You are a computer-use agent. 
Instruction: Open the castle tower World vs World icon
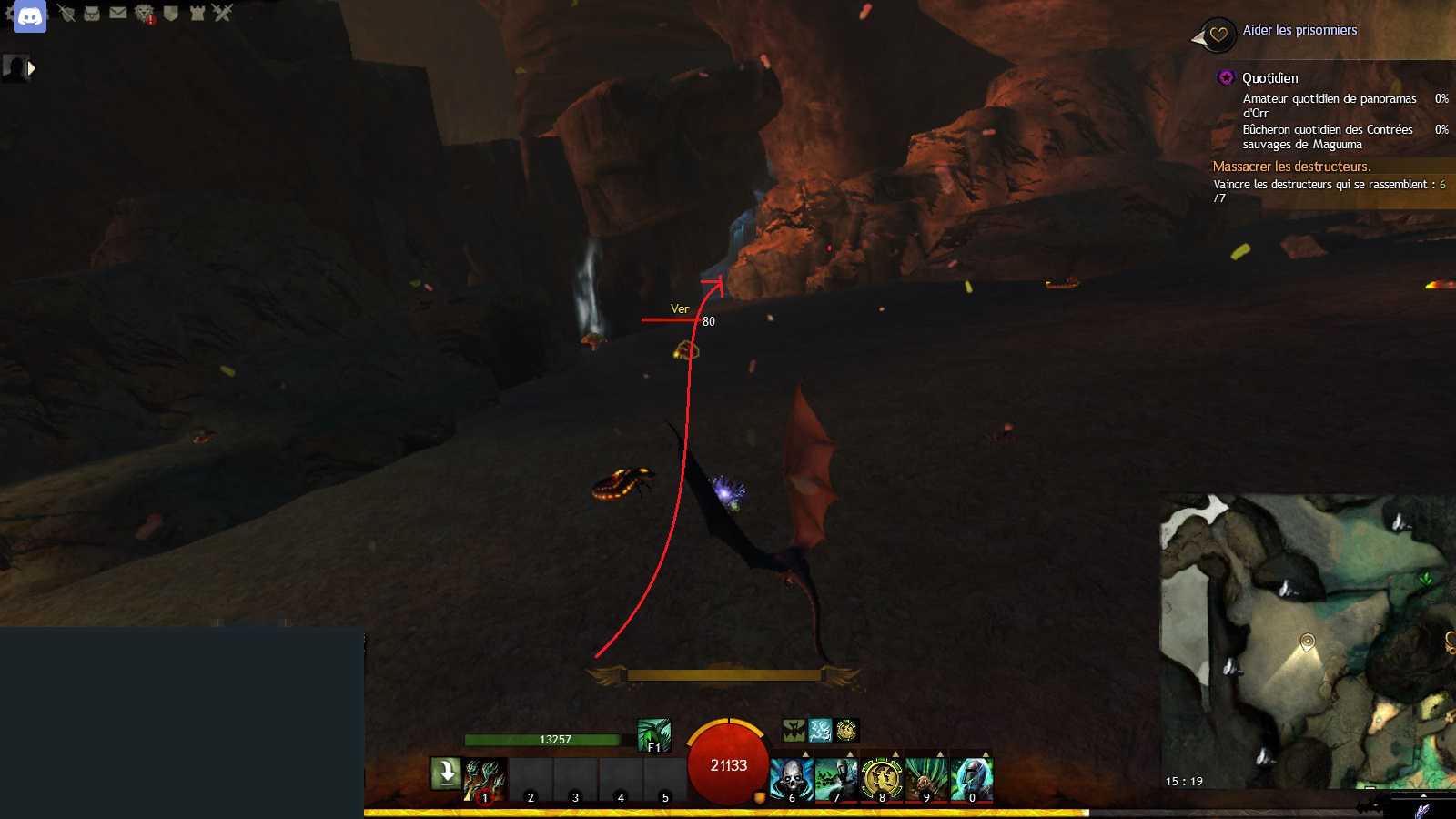point(197,13)
